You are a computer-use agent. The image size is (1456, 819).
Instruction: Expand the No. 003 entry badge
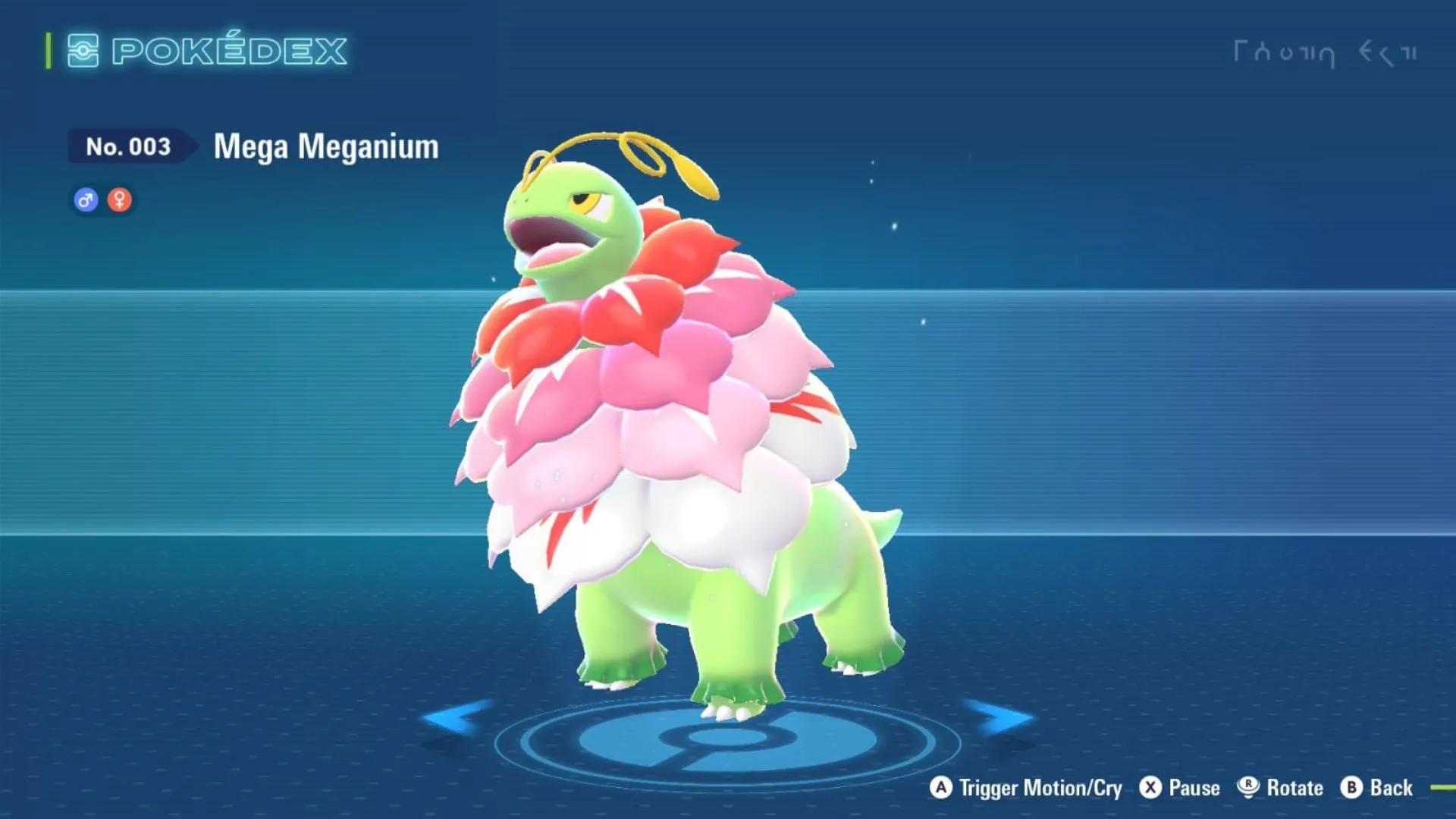coord(127,146)
